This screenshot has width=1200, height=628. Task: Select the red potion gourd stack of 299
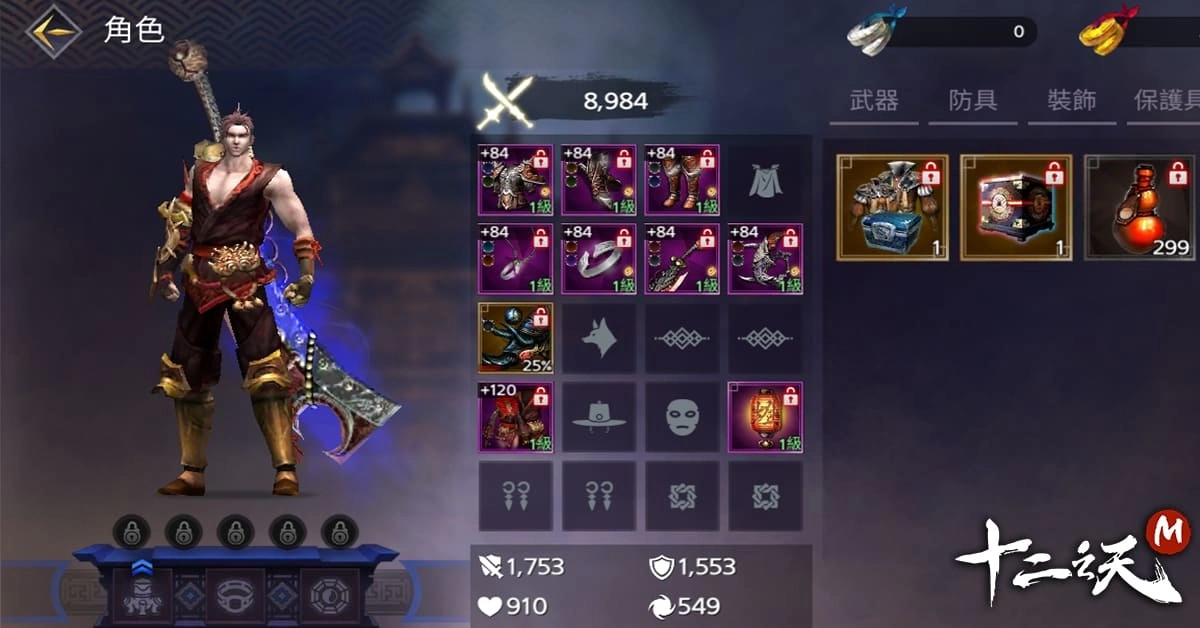[x=1140, y=207]
